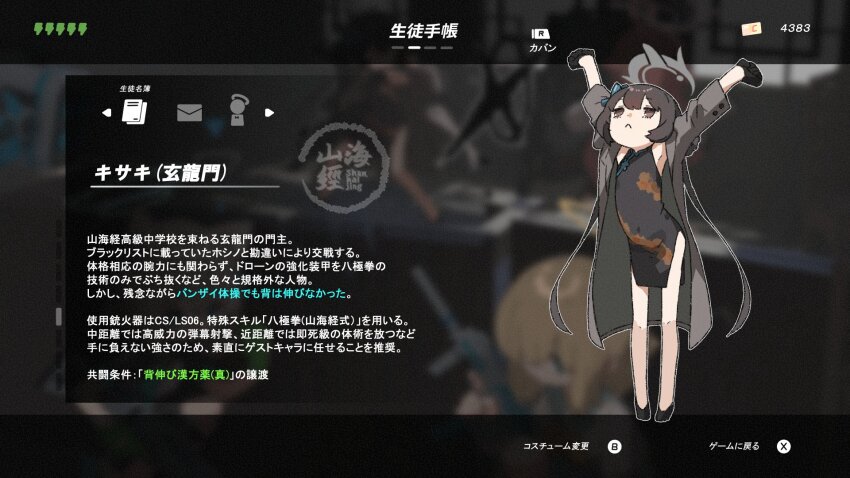850x478 pixels.
Task: Open the halo student figure tab
Action: tap(237, 110)
